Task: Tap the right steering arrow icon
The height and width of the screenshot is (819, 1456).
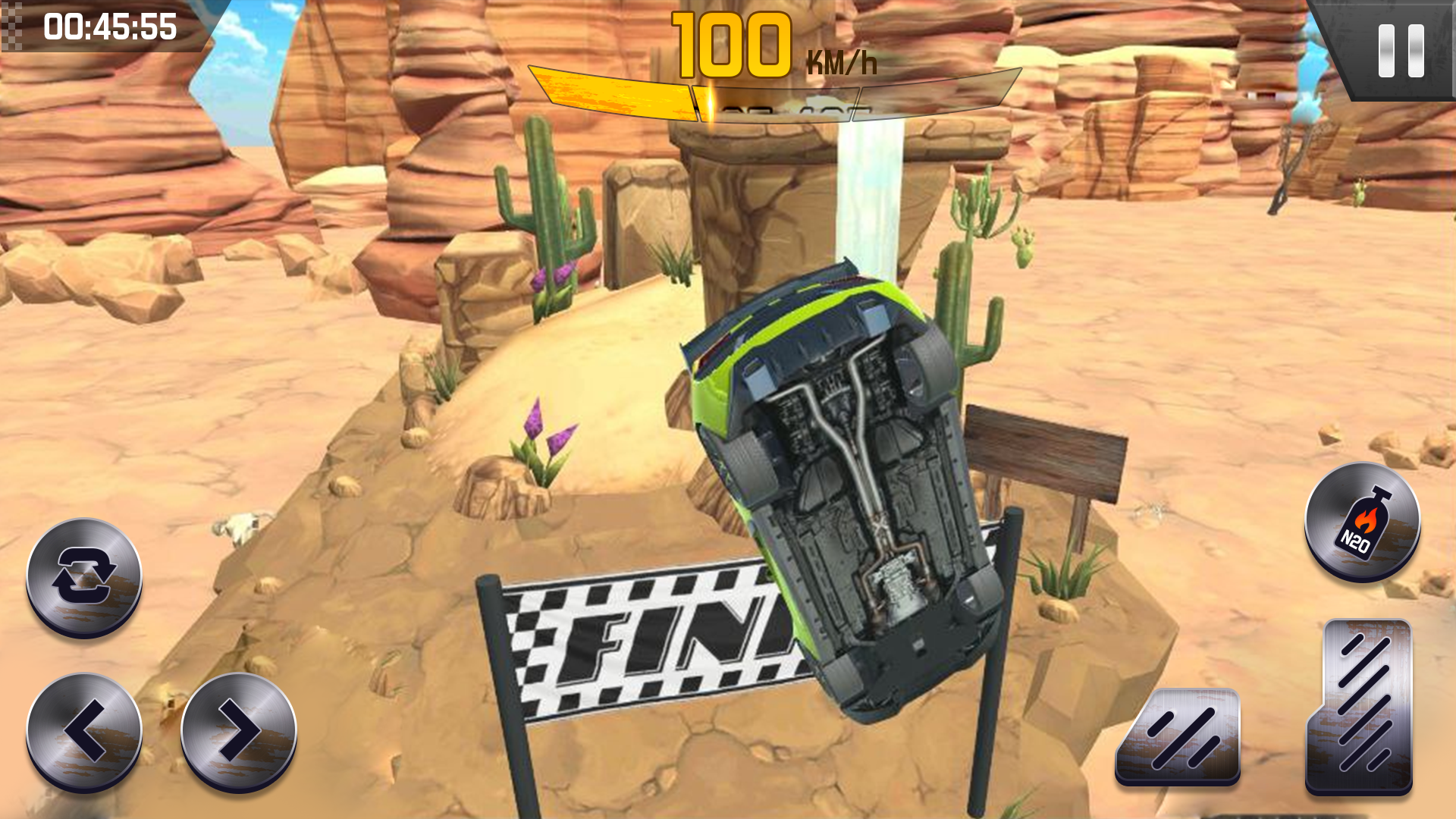Action: [x=239, y=728]
